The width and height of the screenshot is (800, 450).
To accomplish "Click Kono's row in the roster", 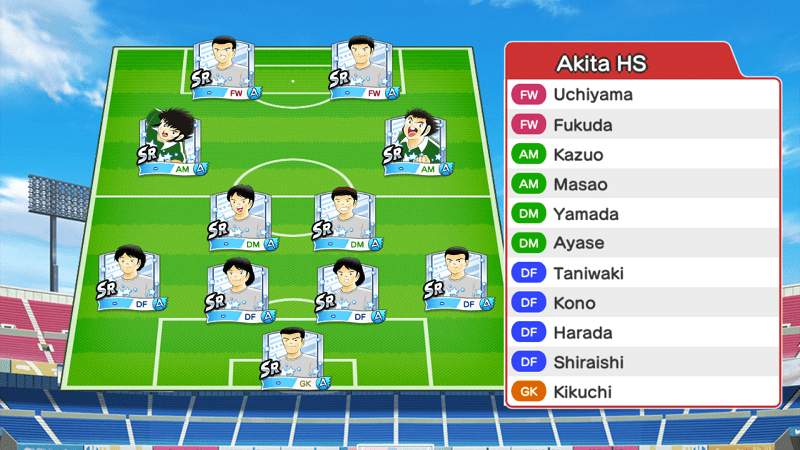I will (x=642, y=303).
